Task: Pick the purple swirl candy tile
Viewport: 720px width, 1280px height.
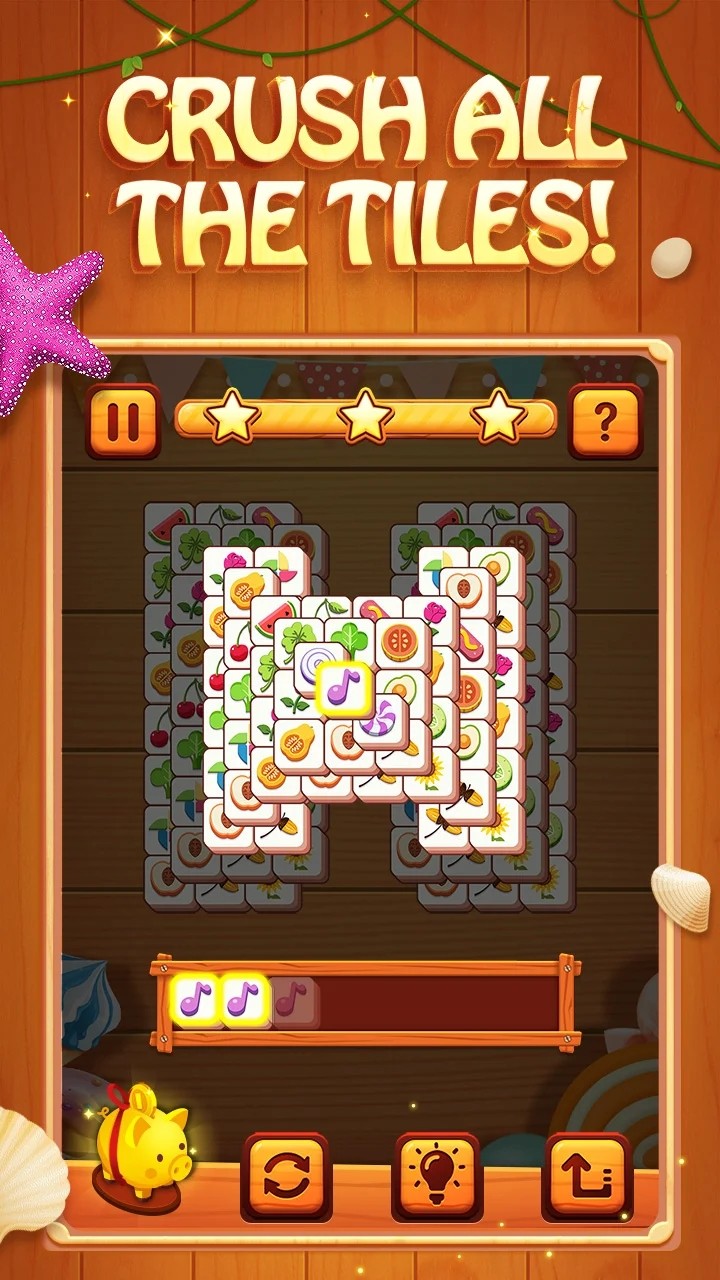Action: (382, 718)
